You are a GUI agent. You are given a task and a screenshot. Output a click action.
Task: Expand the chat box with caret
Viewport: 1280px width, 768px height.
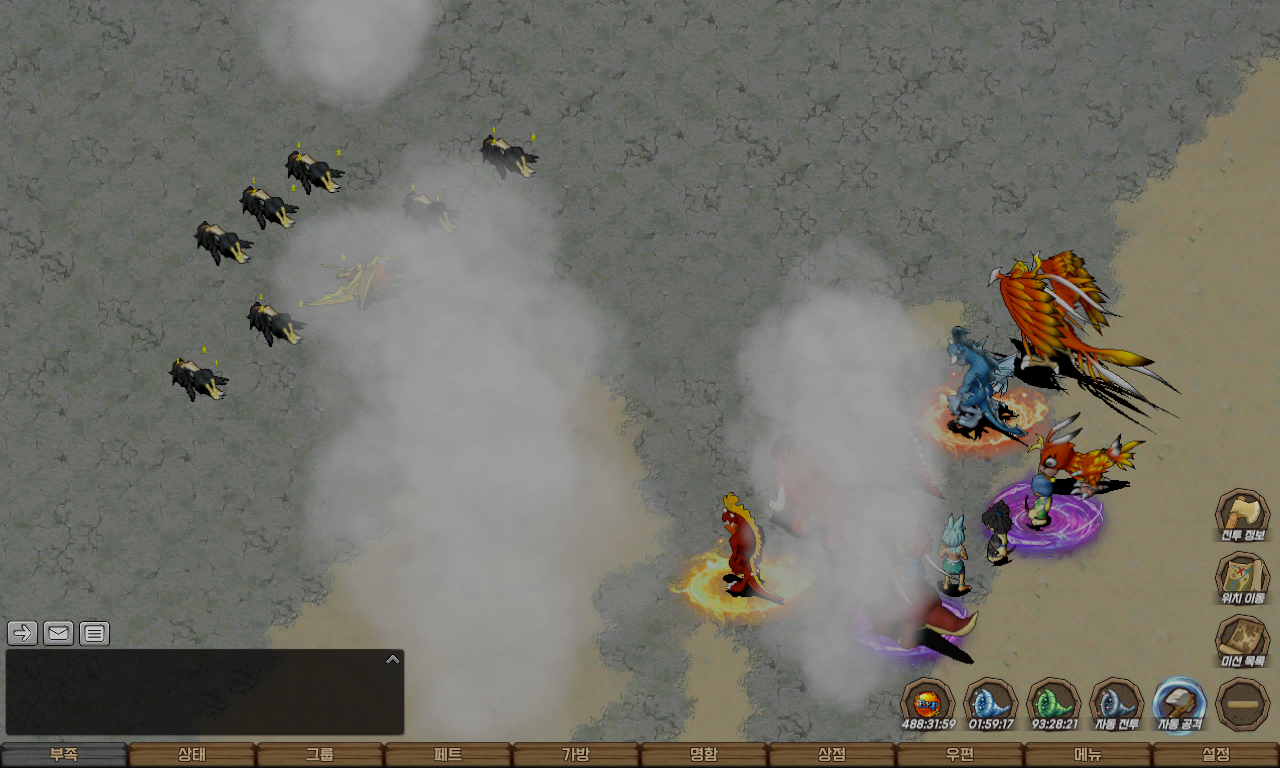(x=393, y=659)
